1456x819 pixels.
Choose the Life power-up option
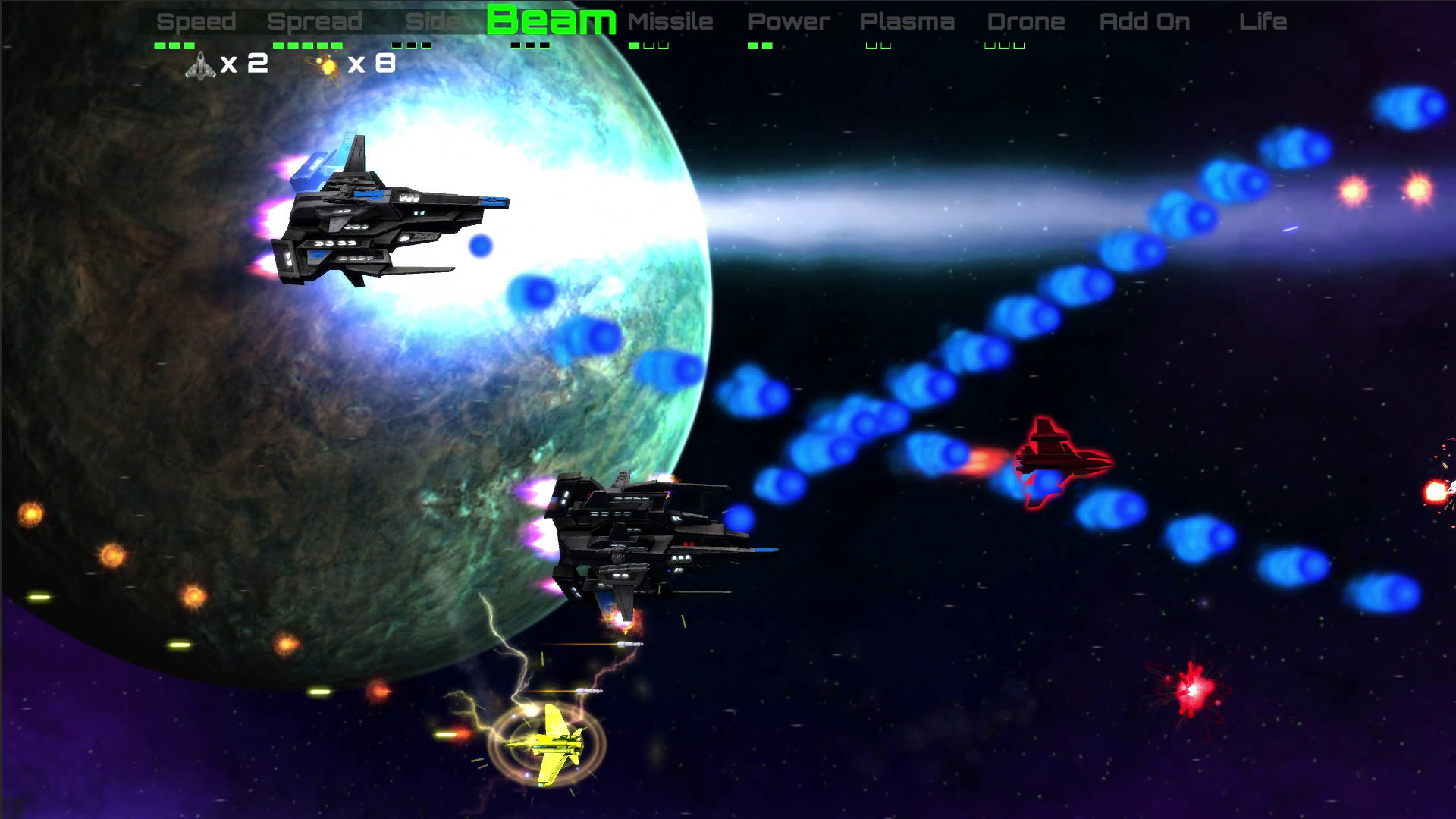tap(1263, 20)
